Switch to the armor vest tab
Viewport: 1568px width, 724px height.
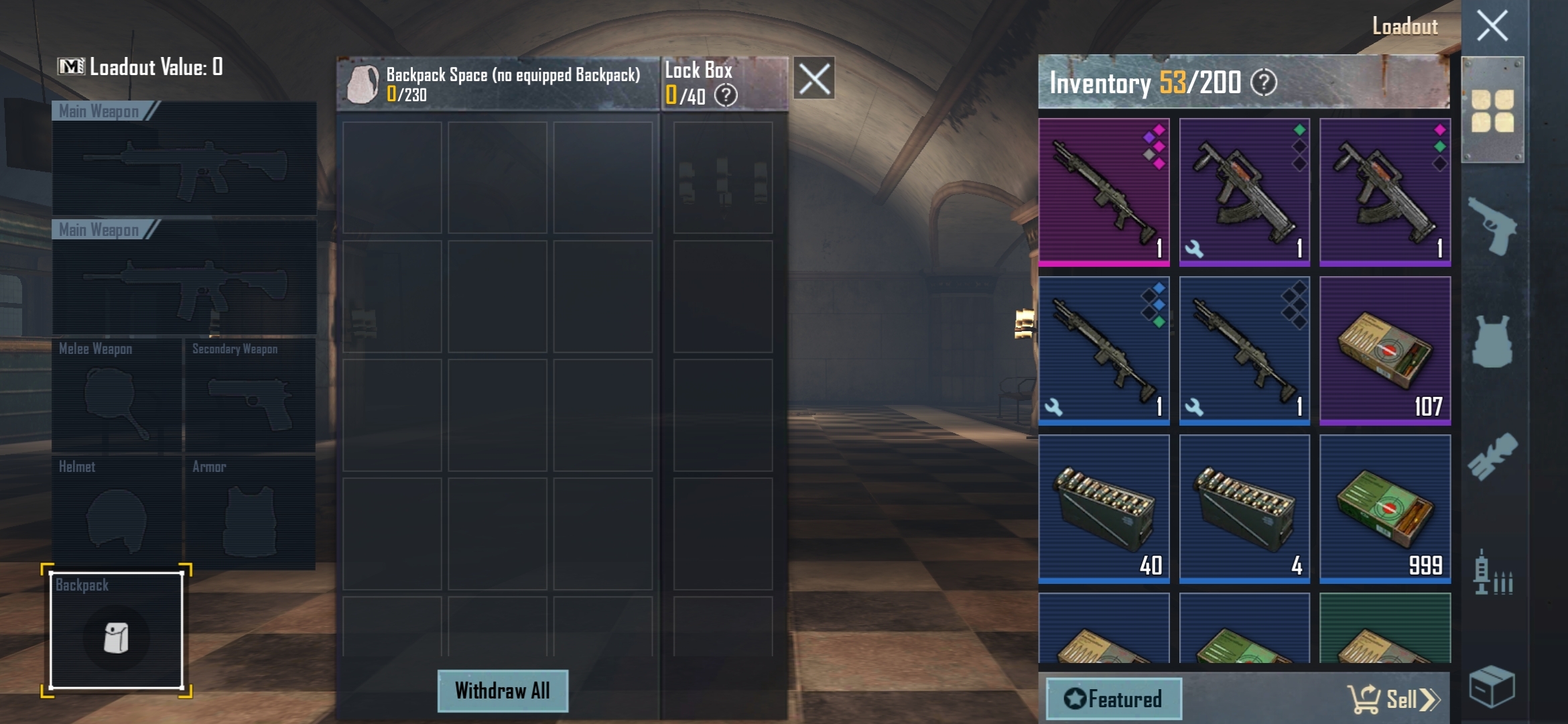(x=1492, y=342)
